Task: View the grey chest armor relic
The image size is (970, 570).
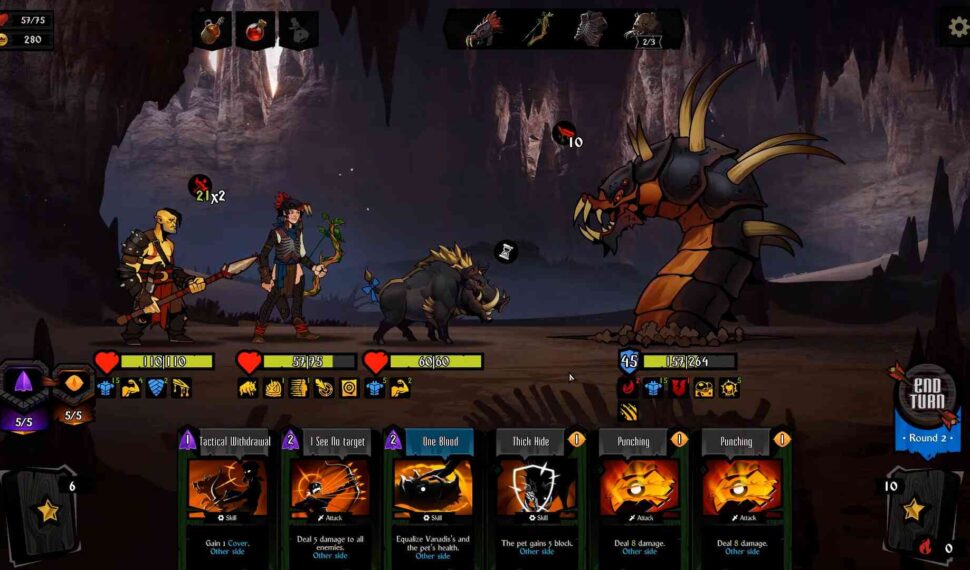Action: (x=590, y=29)
